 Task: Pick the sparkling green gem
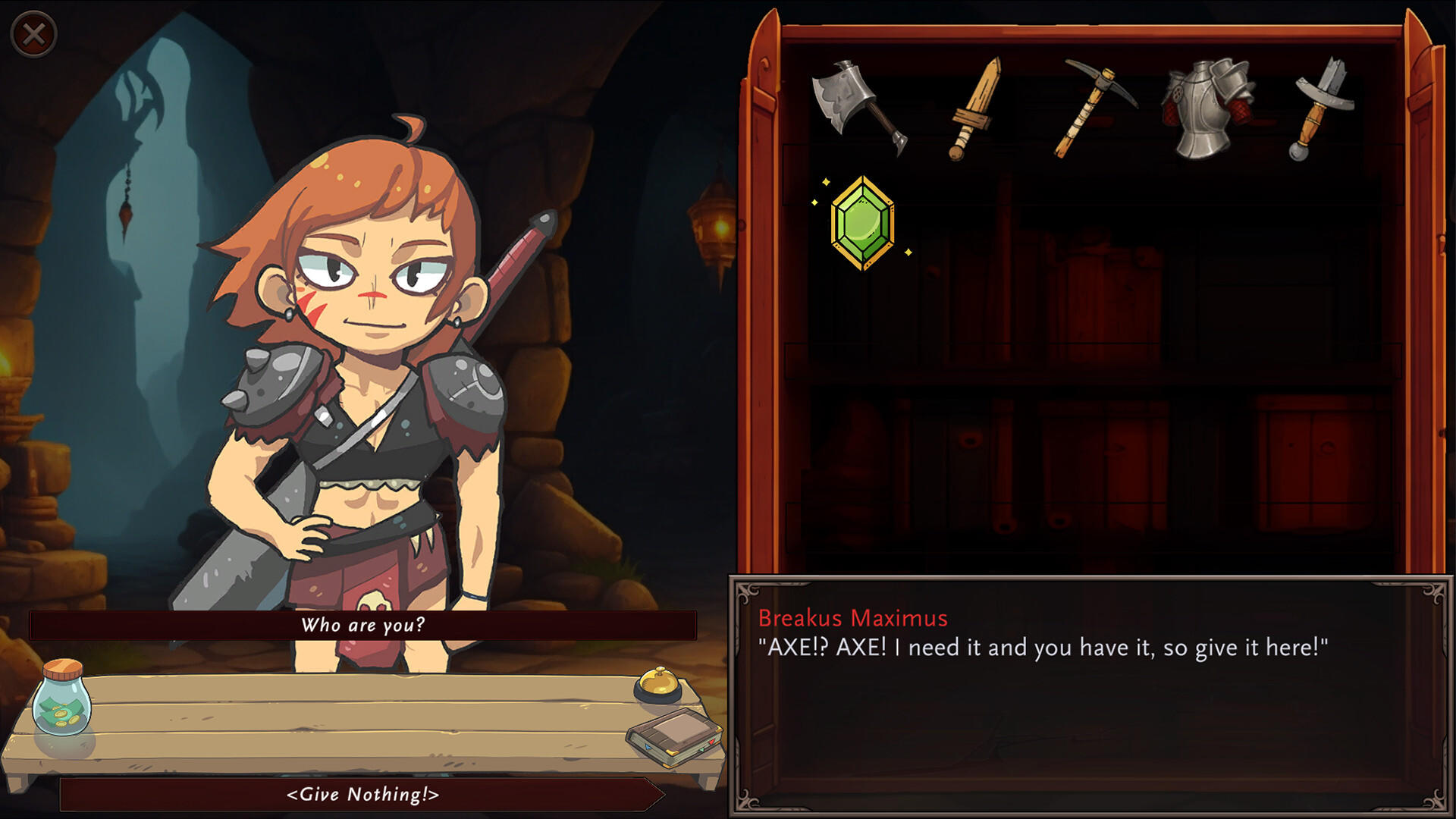pyautogui.click(x=862, y=223)
